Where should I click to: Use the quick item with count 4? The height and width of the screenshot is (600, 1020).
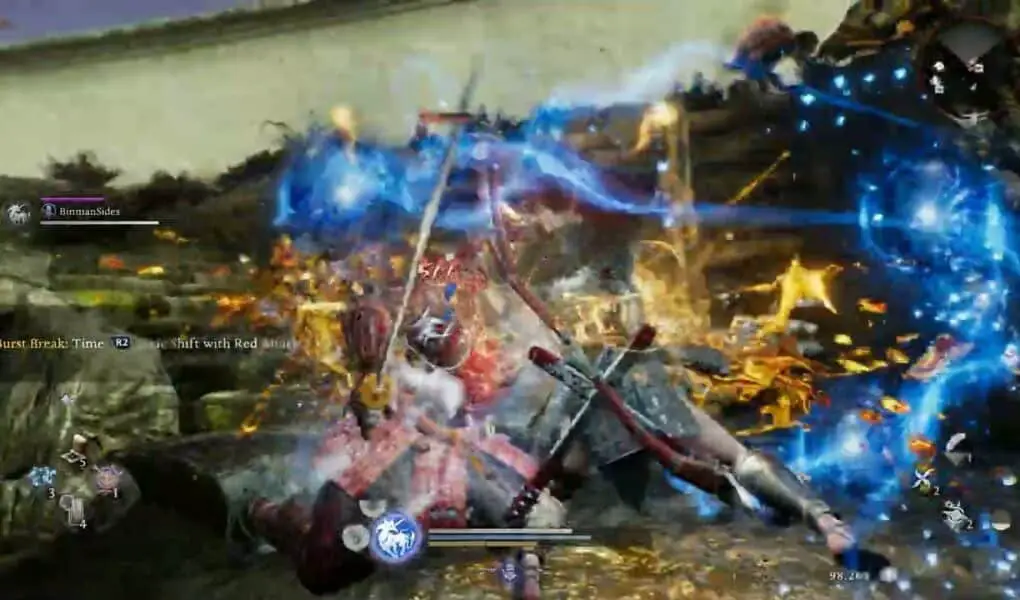click(x=74, y=510)
